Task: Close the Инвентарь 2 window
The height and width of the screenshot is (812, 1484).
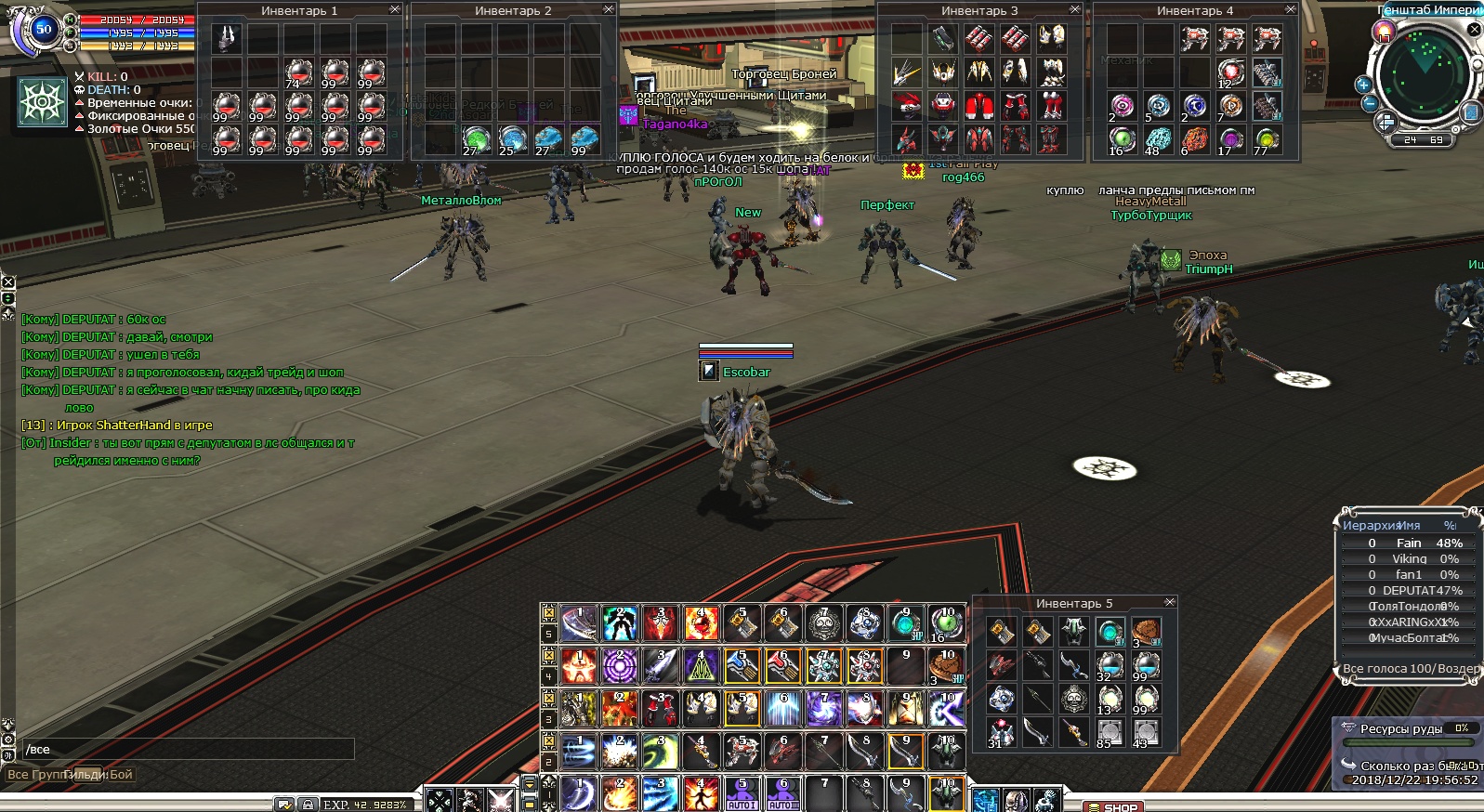Action: point(609,9)
